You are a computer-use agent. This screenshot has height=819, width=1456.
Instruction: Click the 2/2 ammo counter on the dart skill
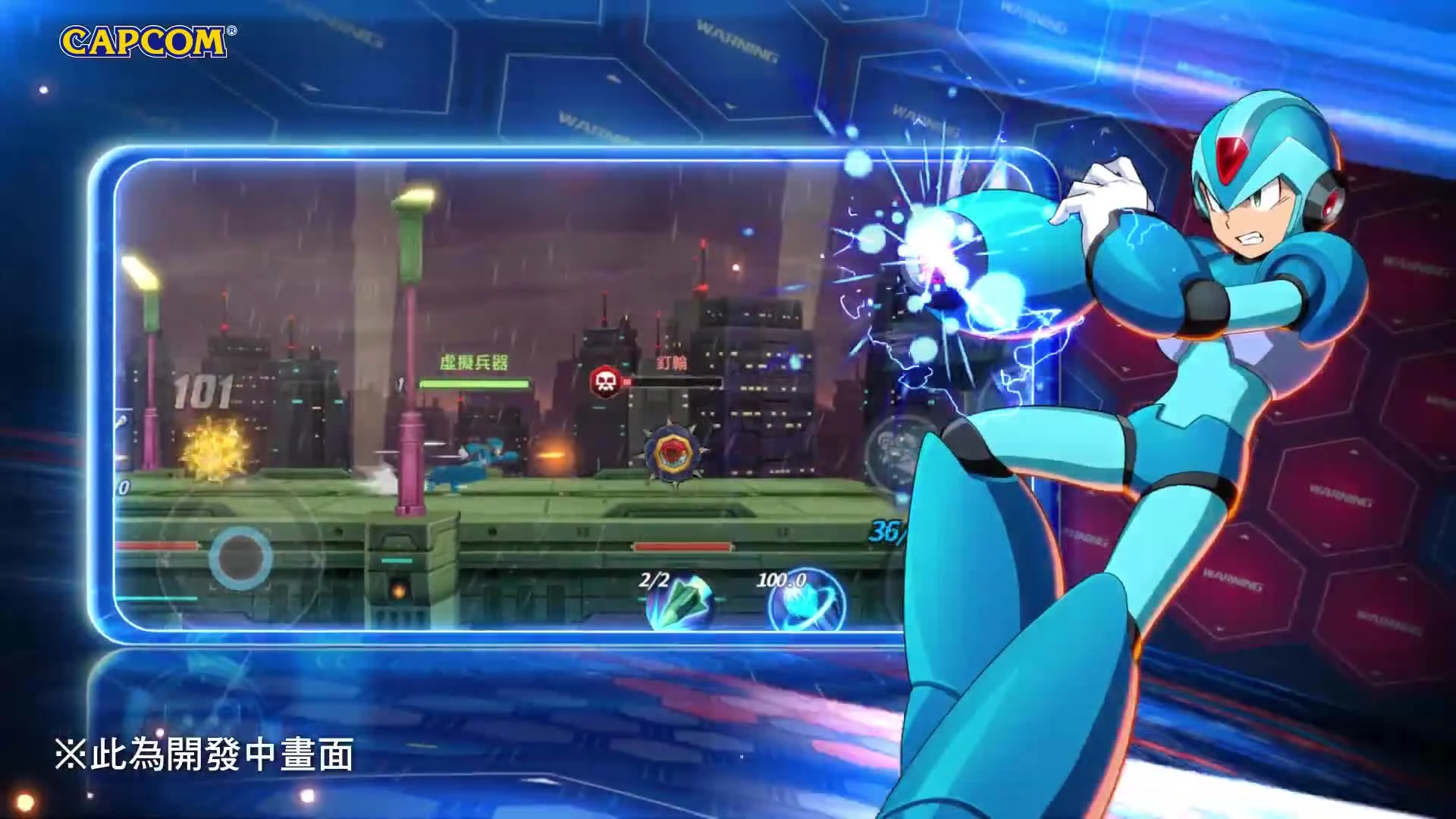pyautogui.click(x=653, y=580)
